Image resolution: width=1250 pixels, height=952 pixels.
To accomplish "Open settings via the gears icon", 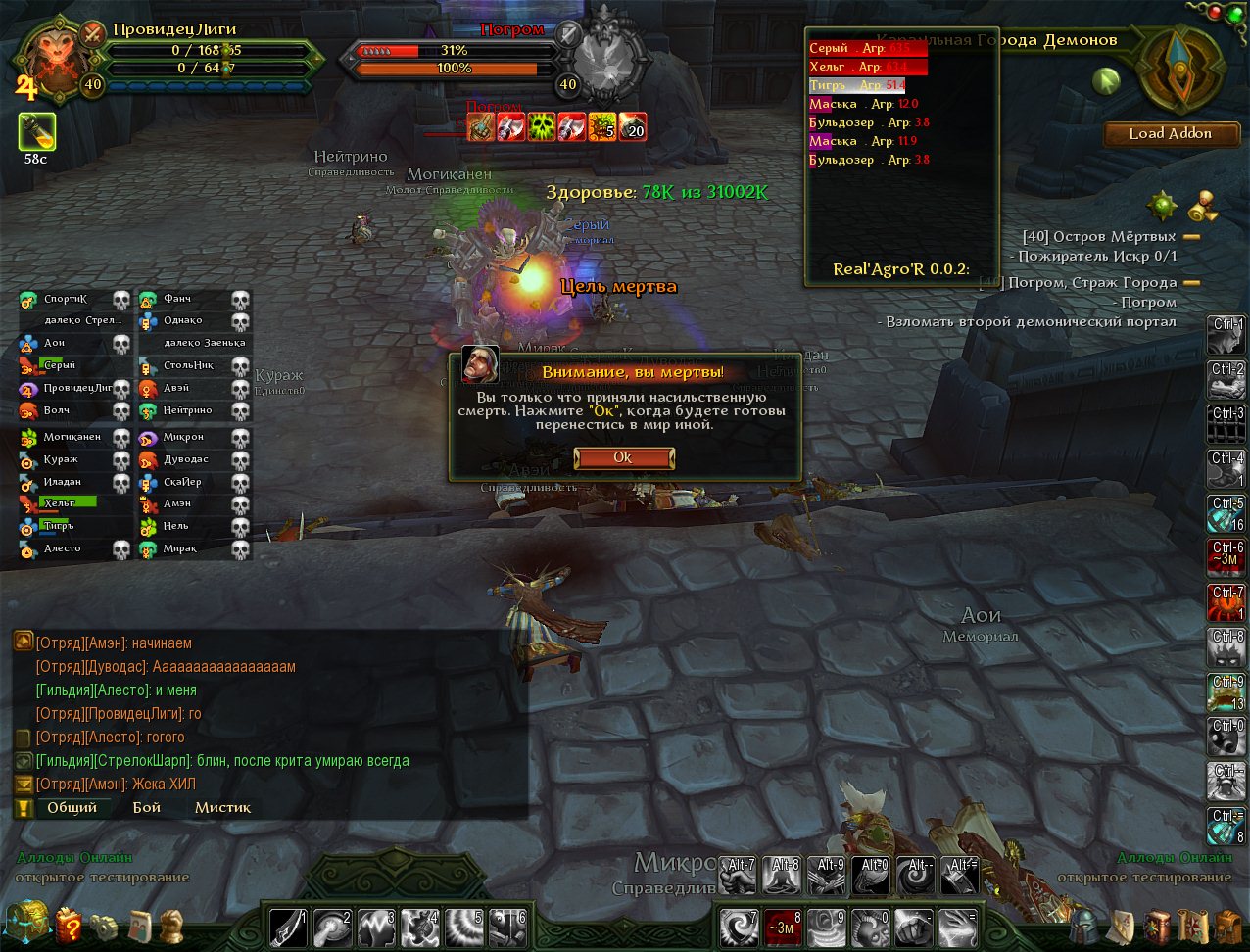I will point(103,925).
